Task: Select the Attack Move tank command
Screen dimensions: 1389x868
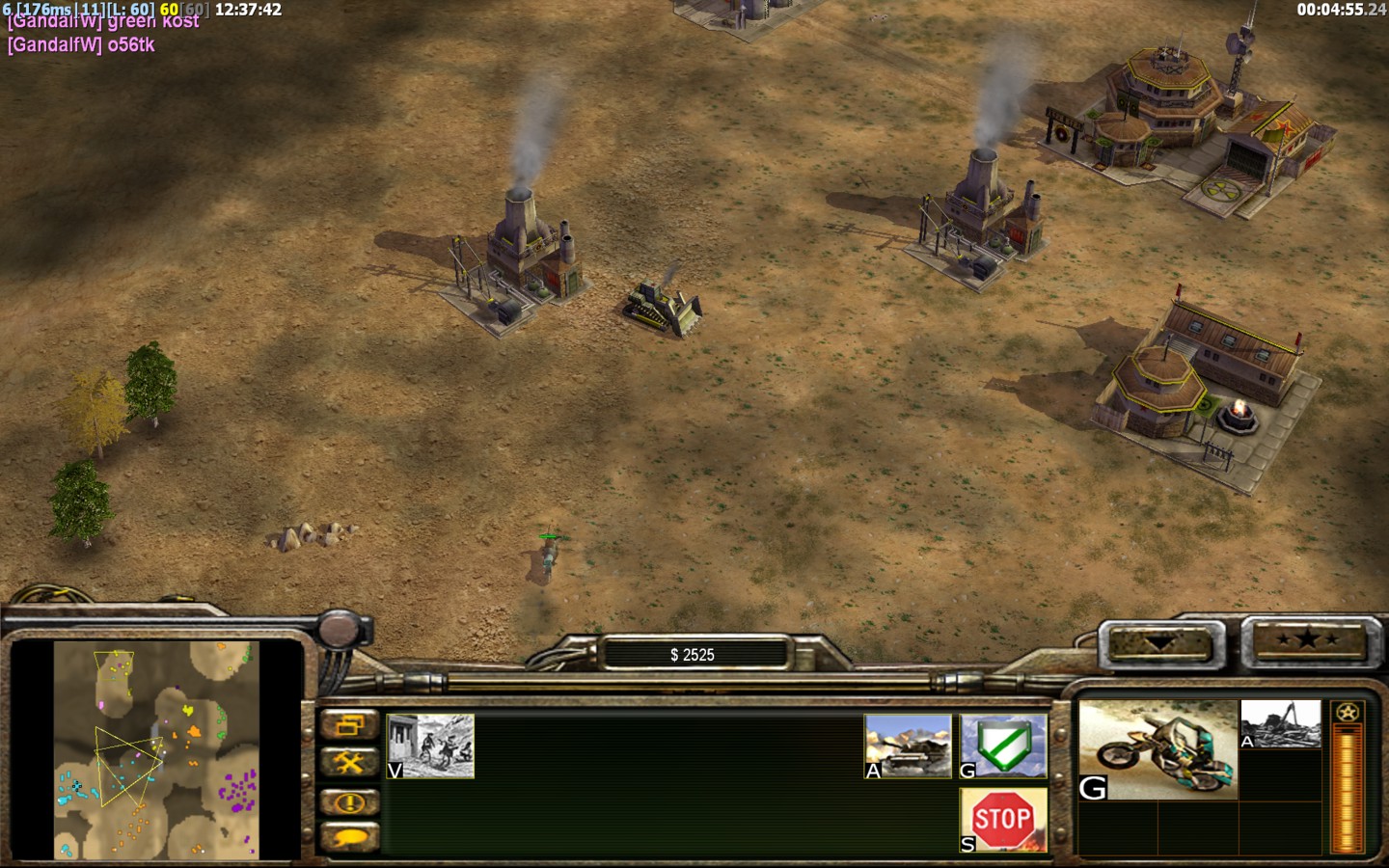Action: [908, 746]
